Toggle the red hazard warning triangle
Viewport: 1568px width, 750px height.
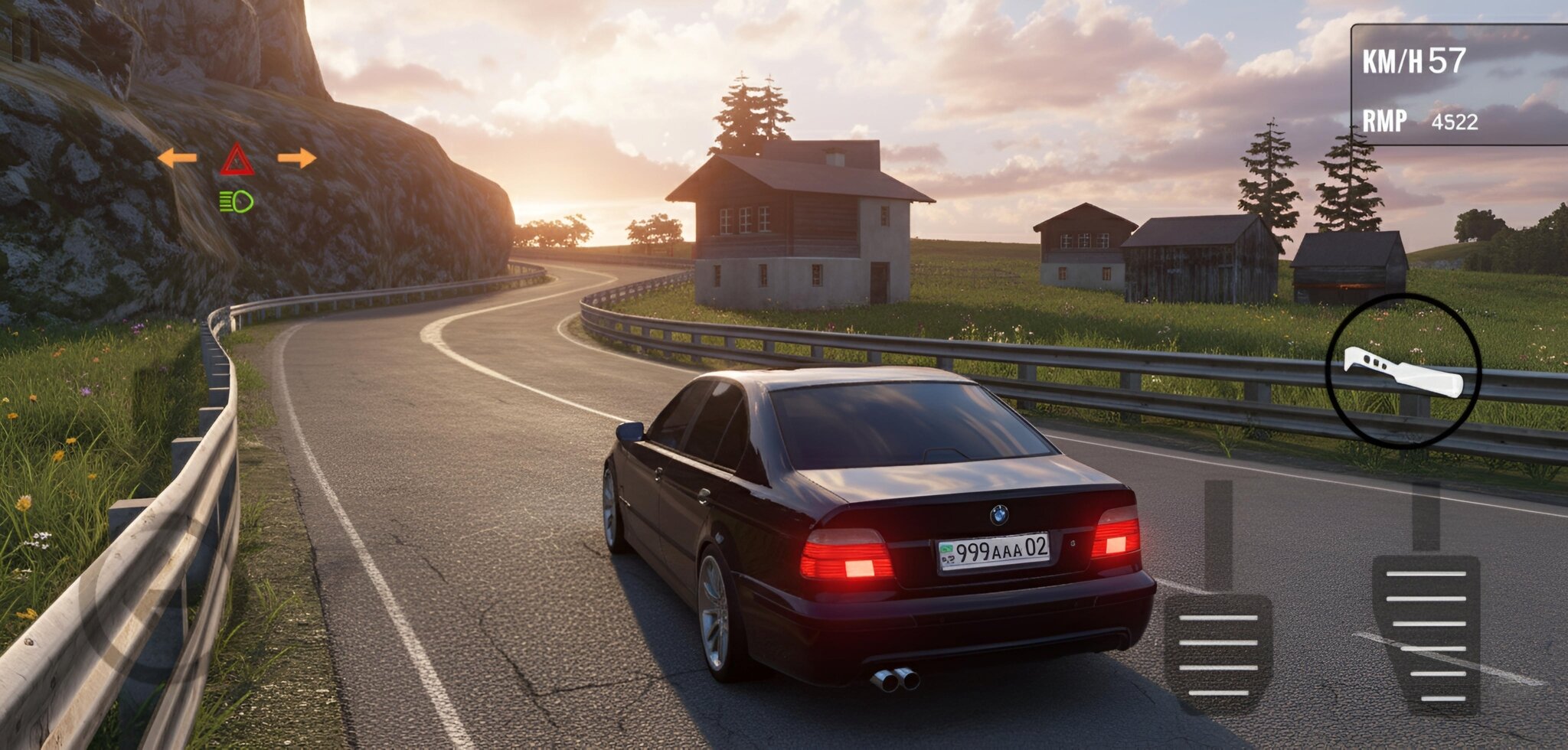pos(237,159)
